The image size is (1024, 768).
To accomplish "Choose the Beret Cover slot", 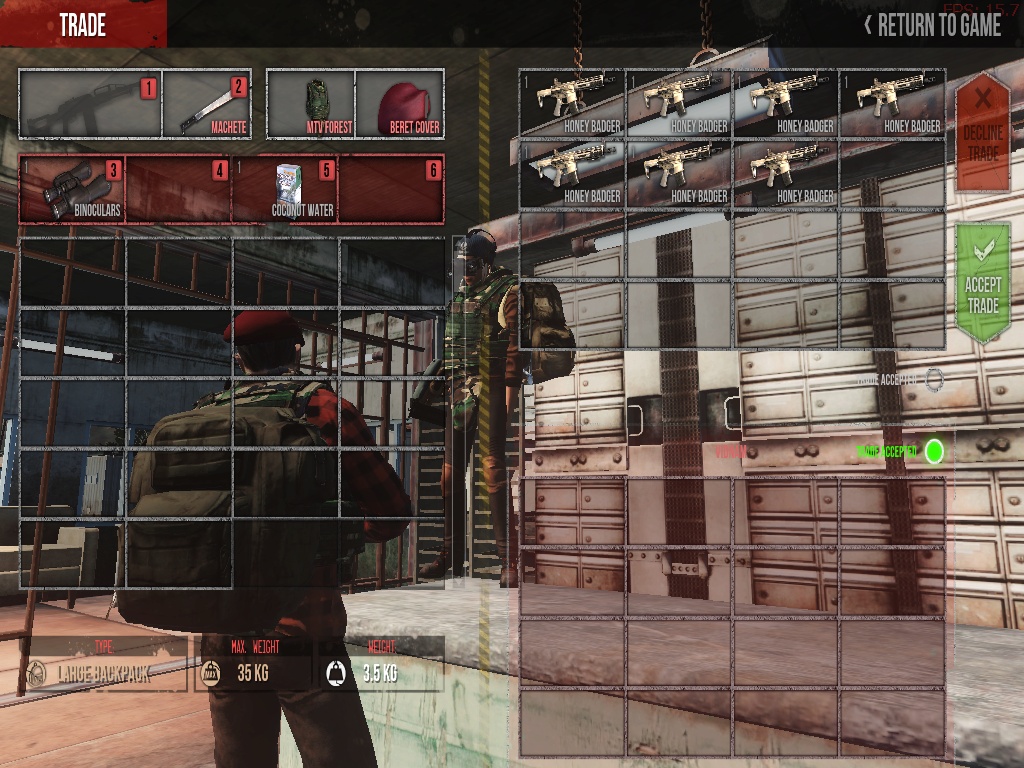I will click(x=399, y=104).
